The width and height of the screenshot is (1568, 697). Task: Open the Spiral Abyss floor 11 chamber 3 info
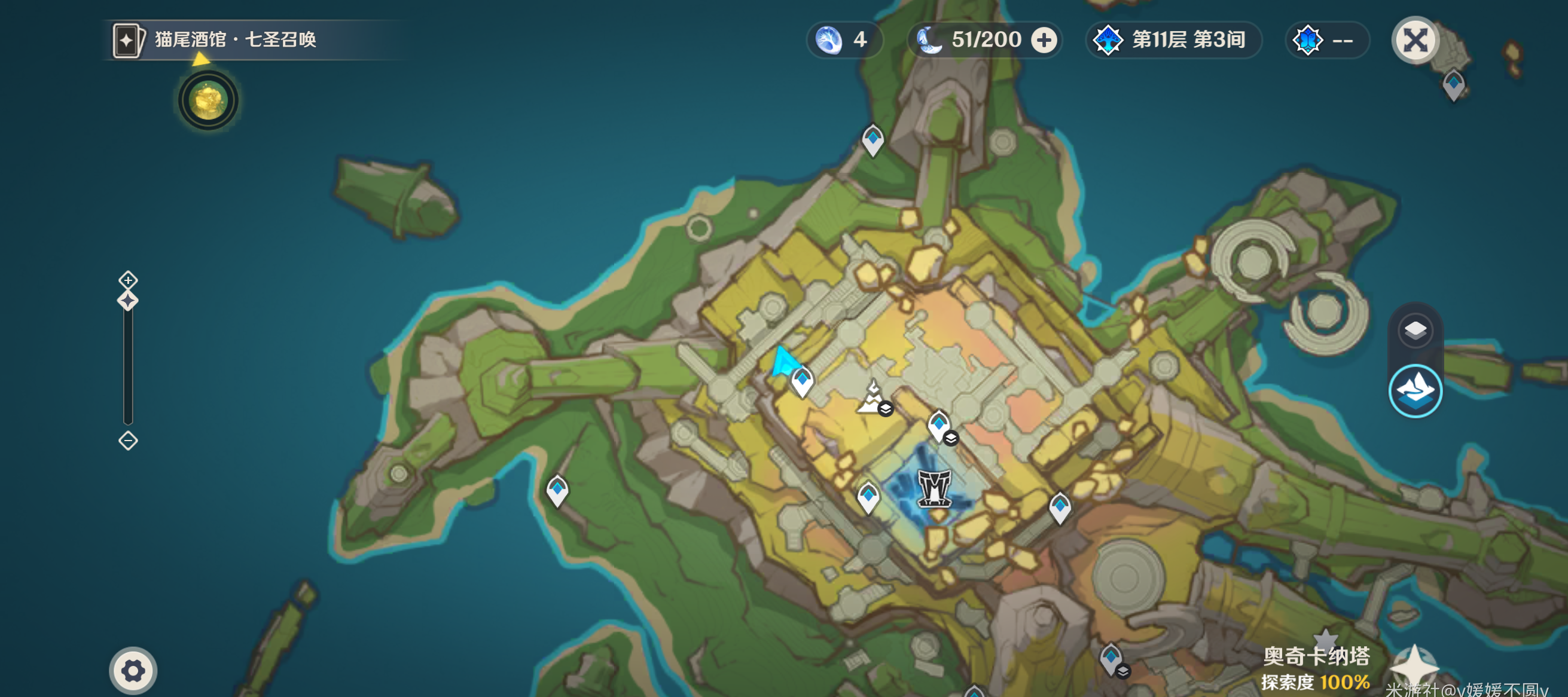[x=1173, y=41]
